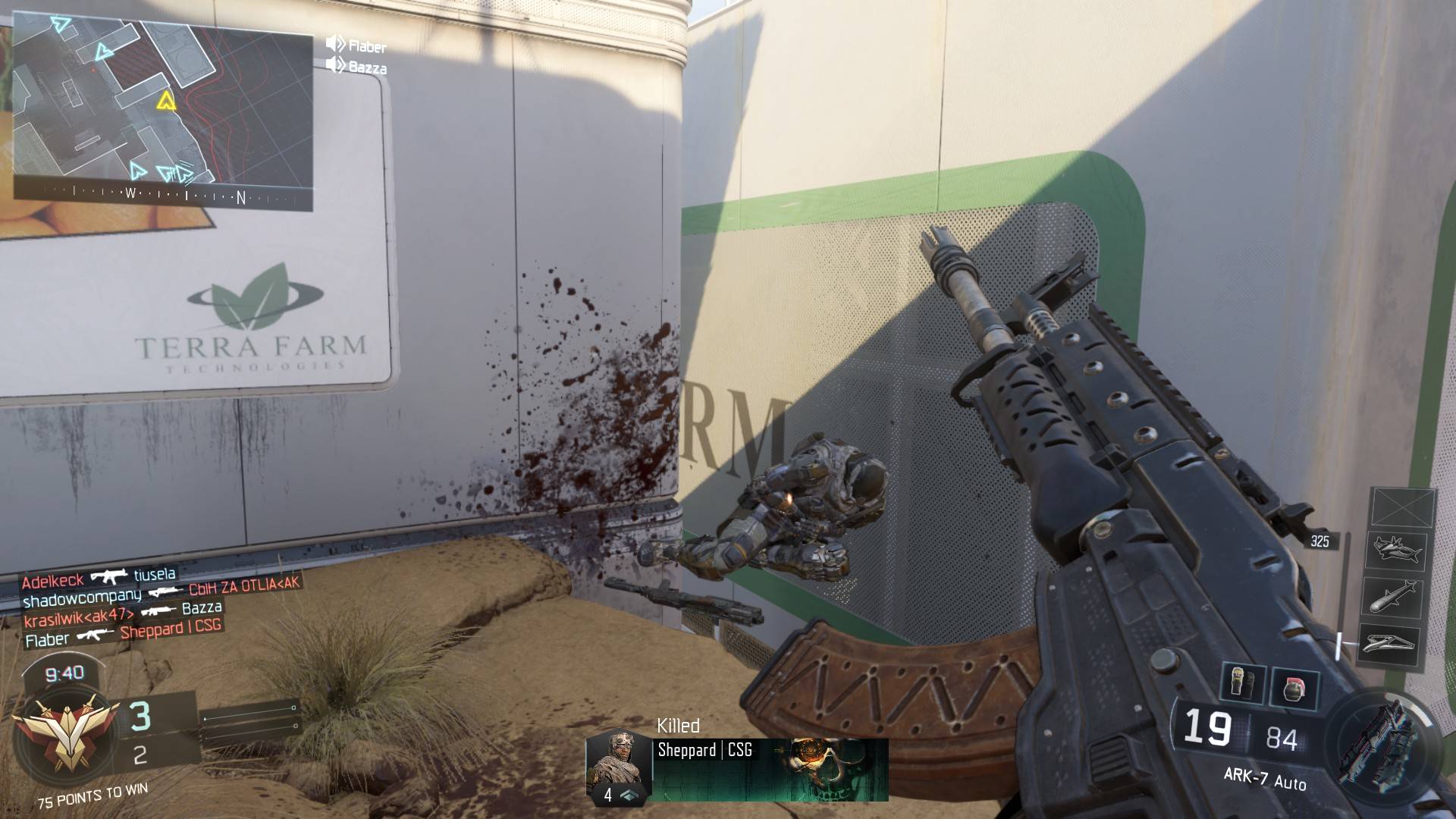Click the killed player's portrait emblem
1456x819 pixels.
(x=618, y=766)
